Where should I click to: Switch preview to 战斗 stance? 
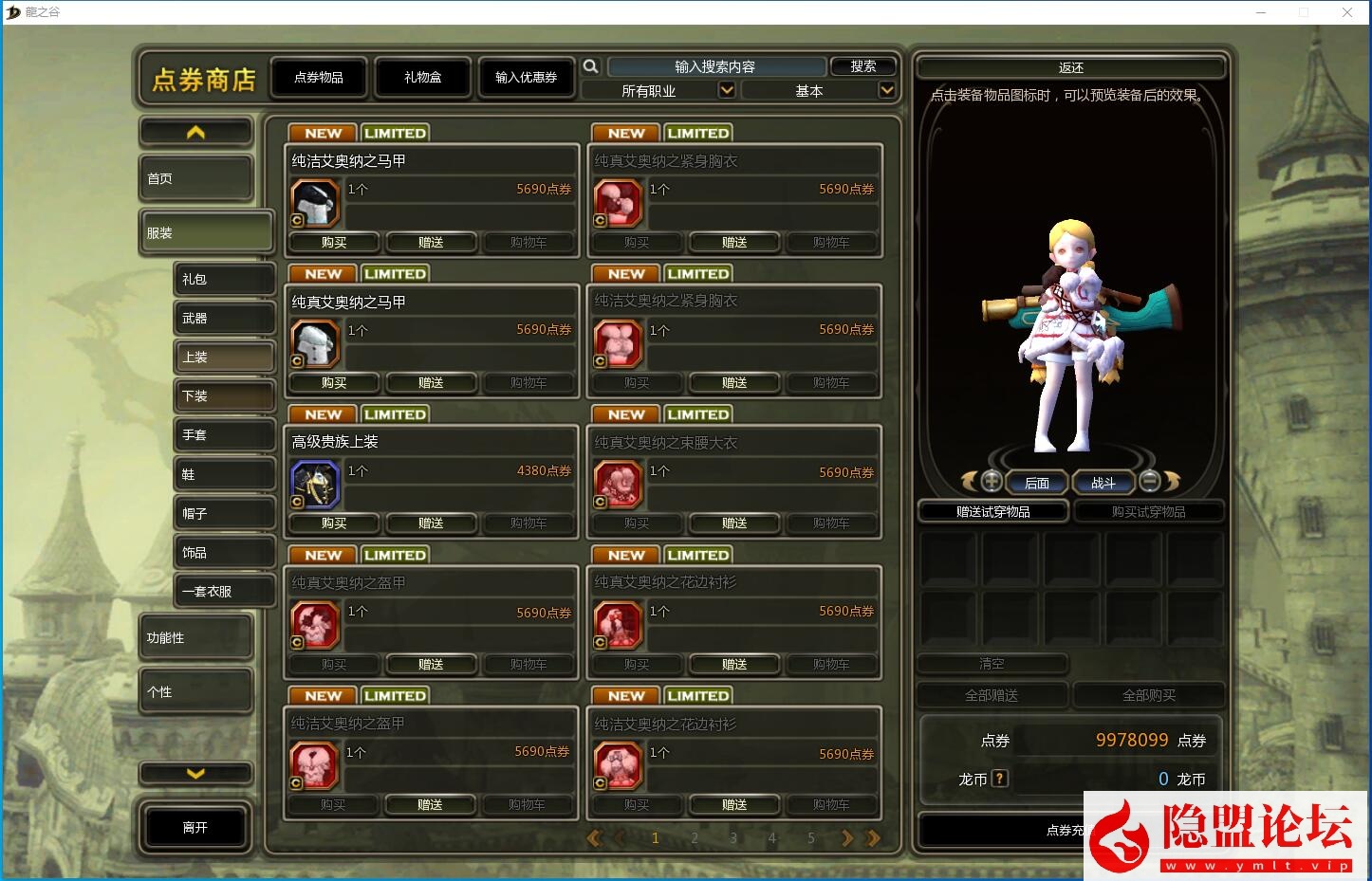click(x=1103, y=483)
